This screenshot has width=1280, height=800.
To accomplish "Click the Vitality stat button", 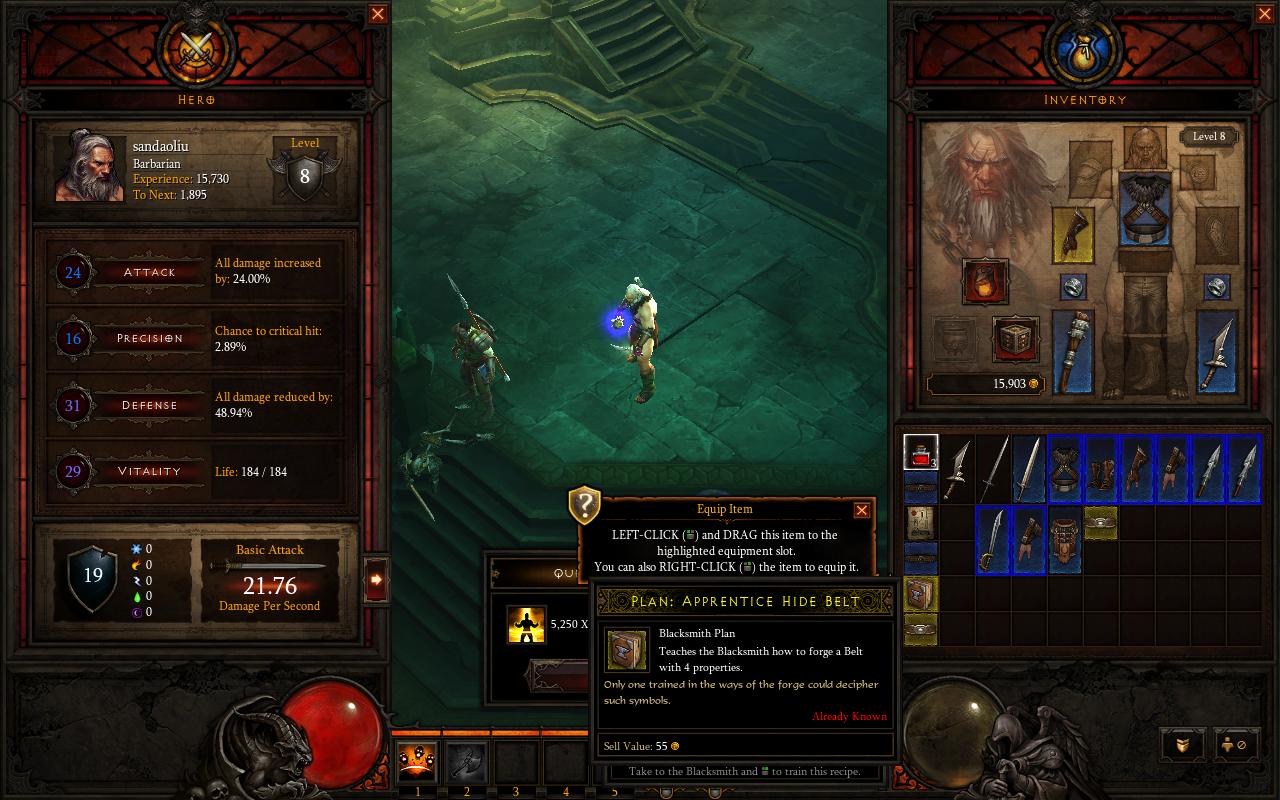I will pos(149,471).
